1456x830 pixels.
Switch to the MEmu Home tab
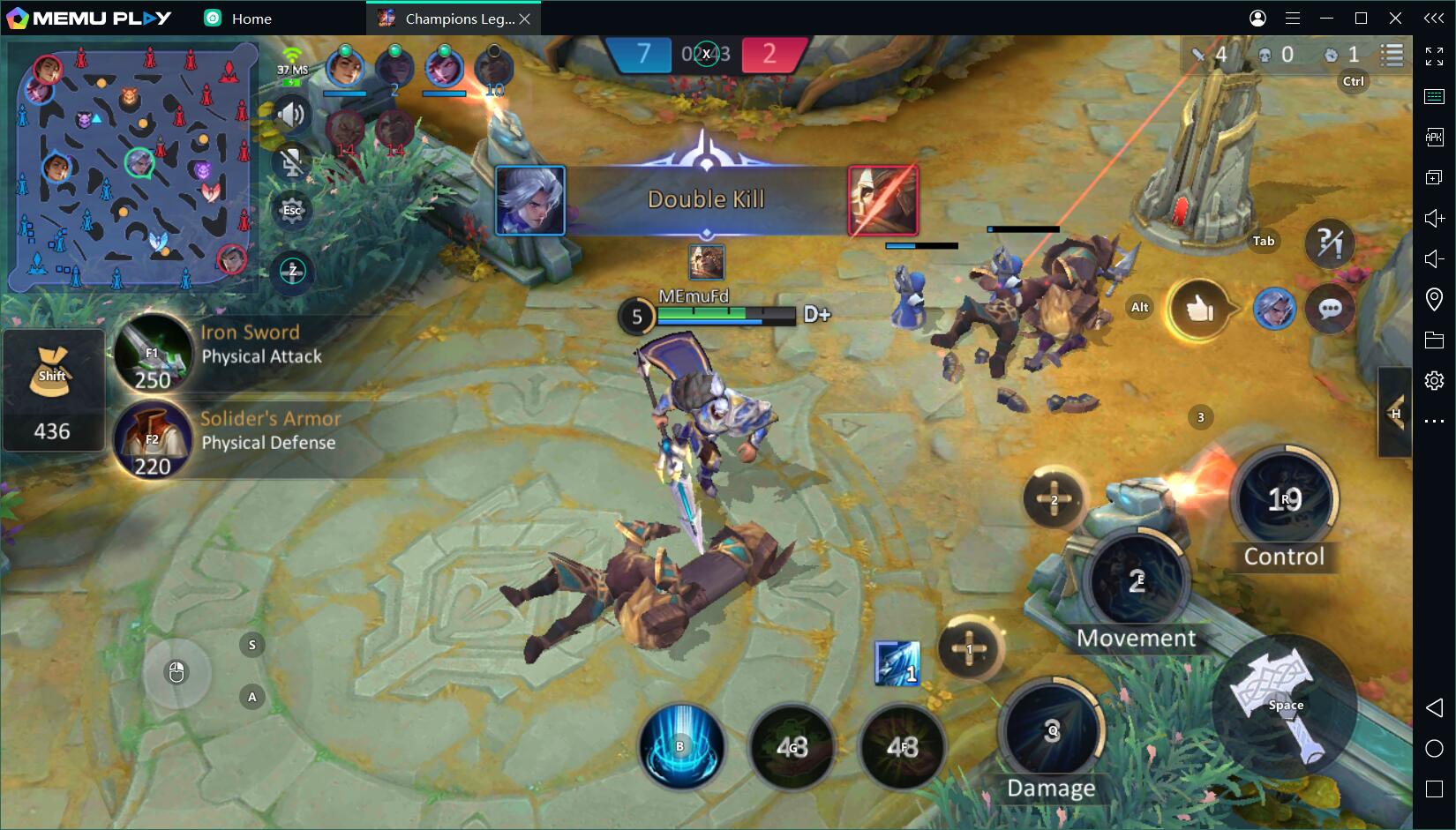(x=238, y=19)
